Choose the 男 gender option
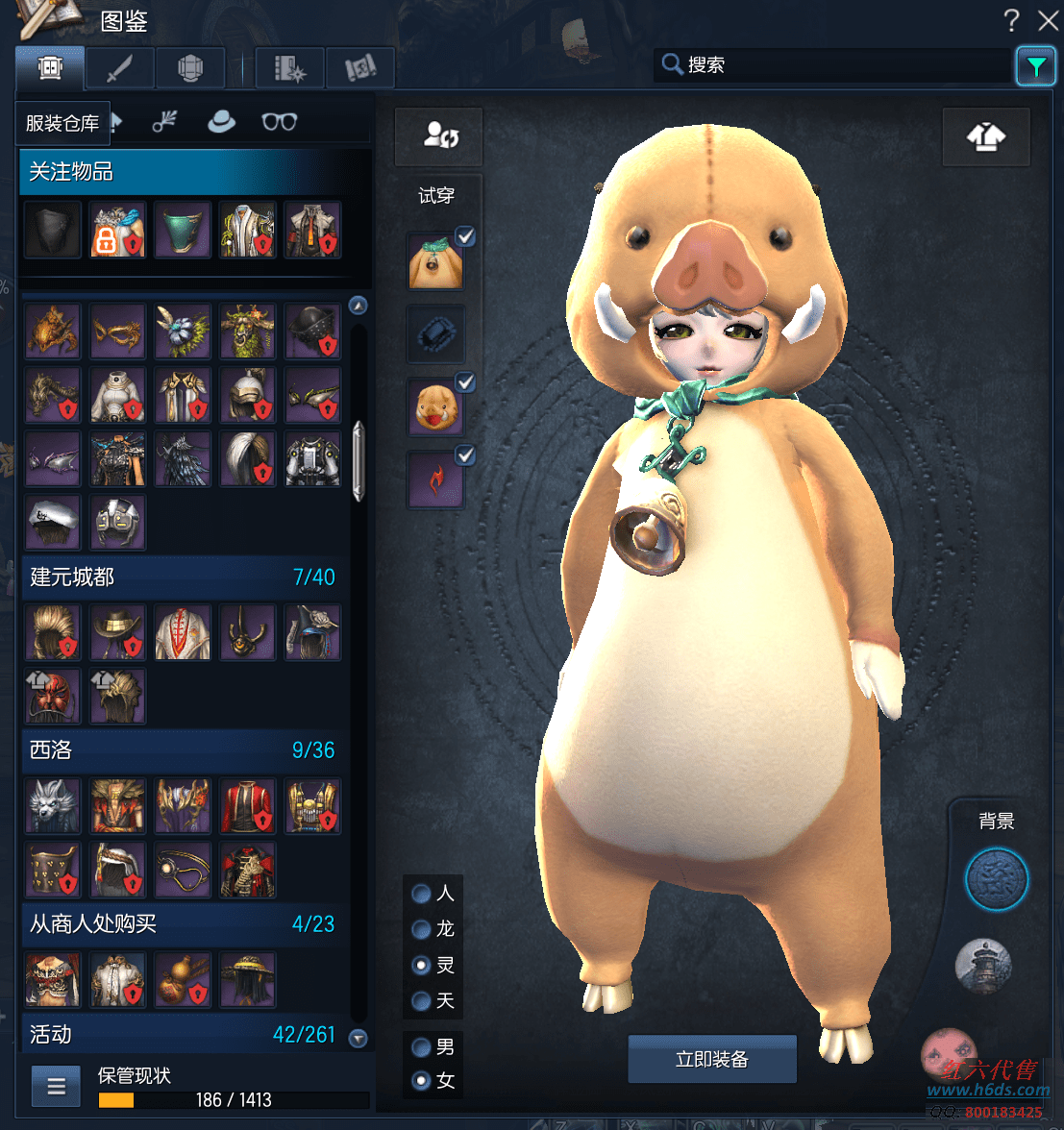The image size is (1064, 1130). click(421, 1046)
